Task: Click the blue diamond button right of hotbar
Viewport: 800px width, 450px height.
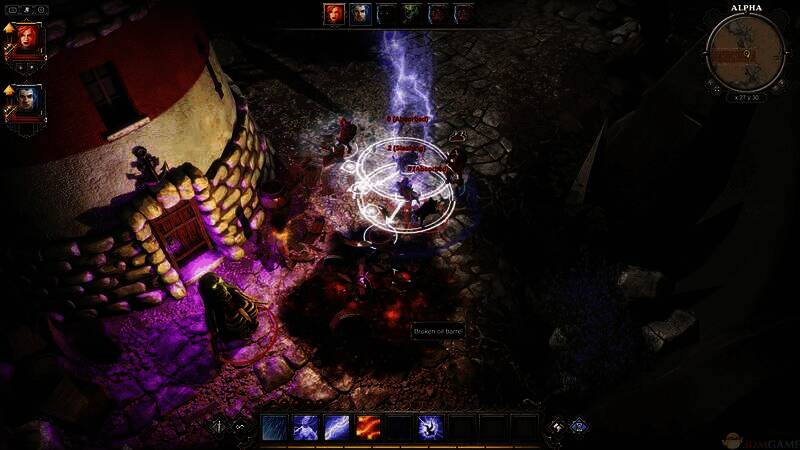Action: (x=578, y=427)
